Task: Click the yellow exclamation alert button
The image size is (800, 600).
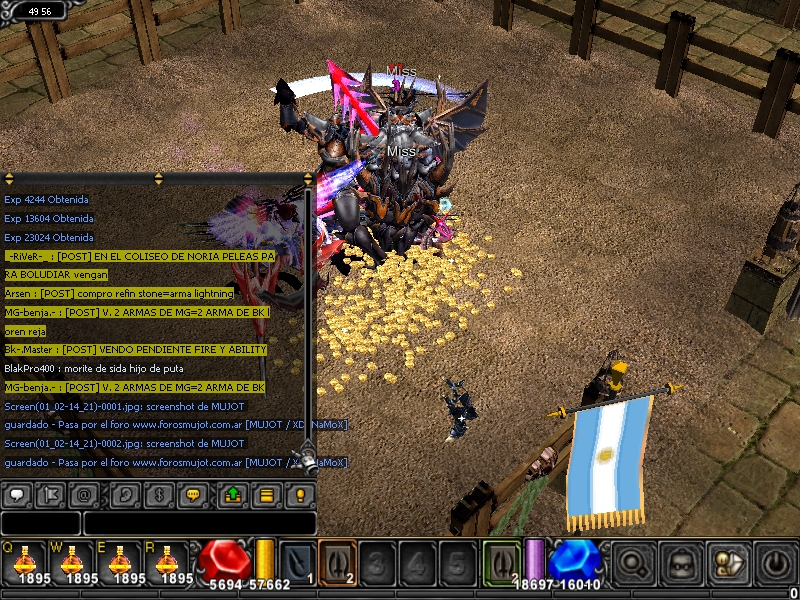Action: click(x=300, y=494)
